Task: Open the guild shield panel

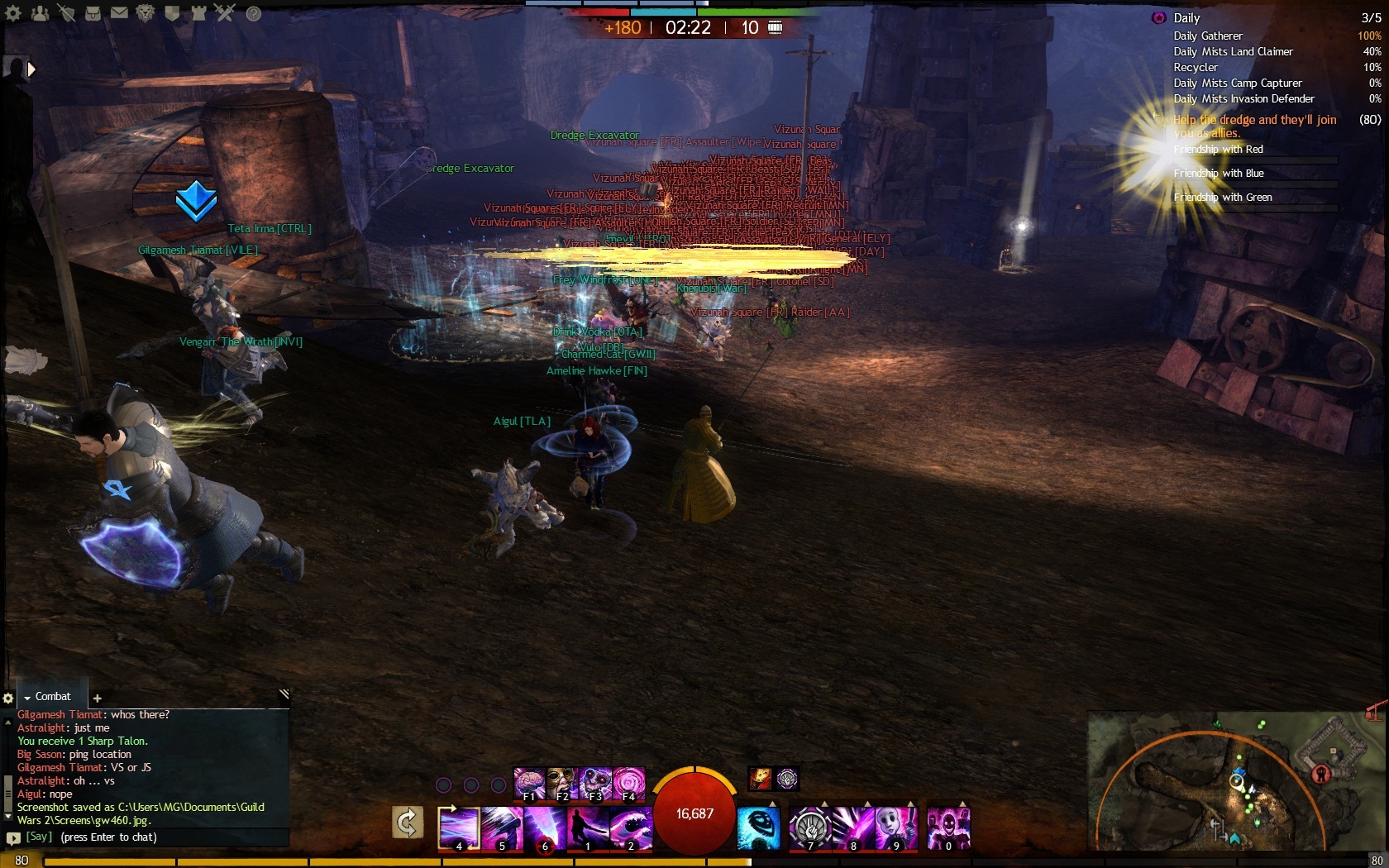Action: tap(172, 13)
